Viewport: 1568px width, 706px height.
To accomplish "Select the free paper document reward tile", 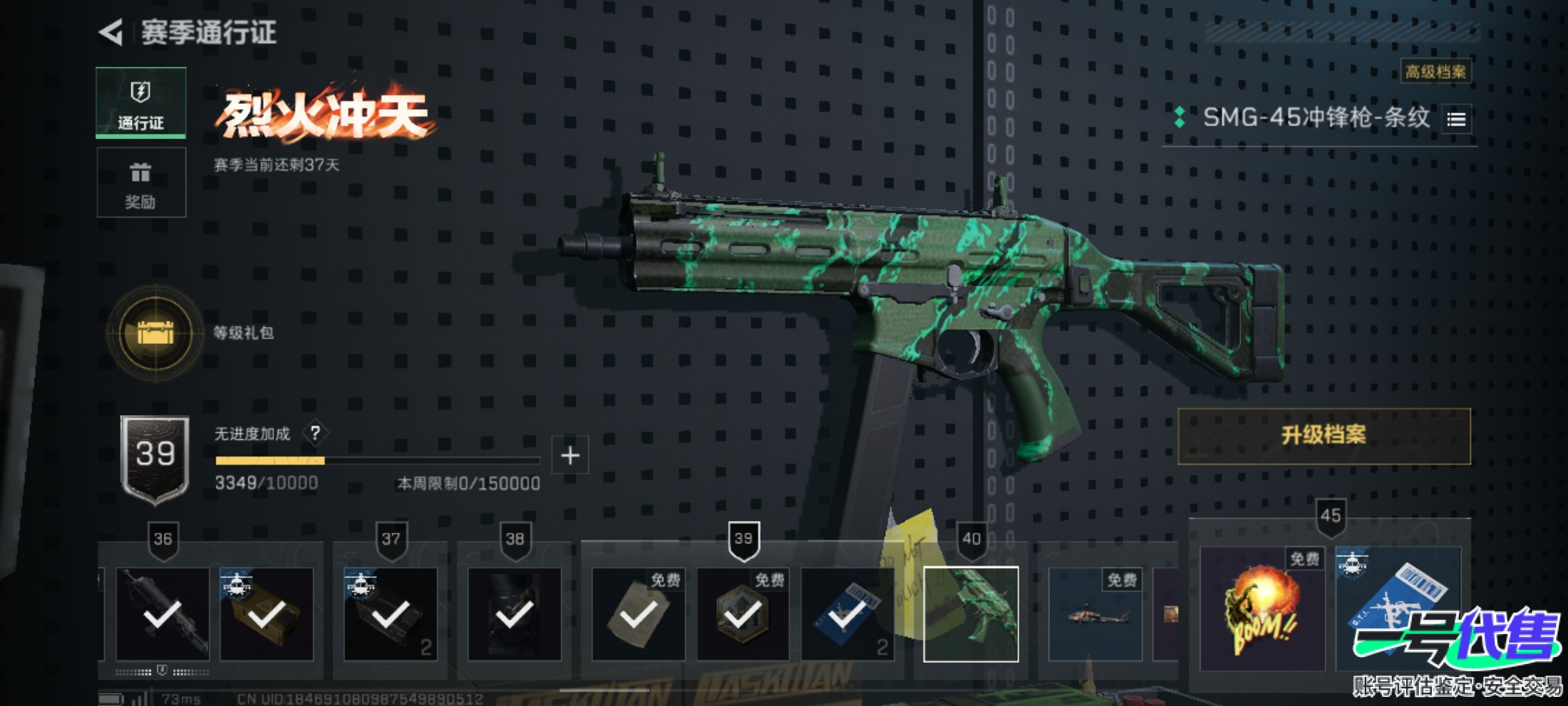I will pyautogui.click(x=638, y=614).
